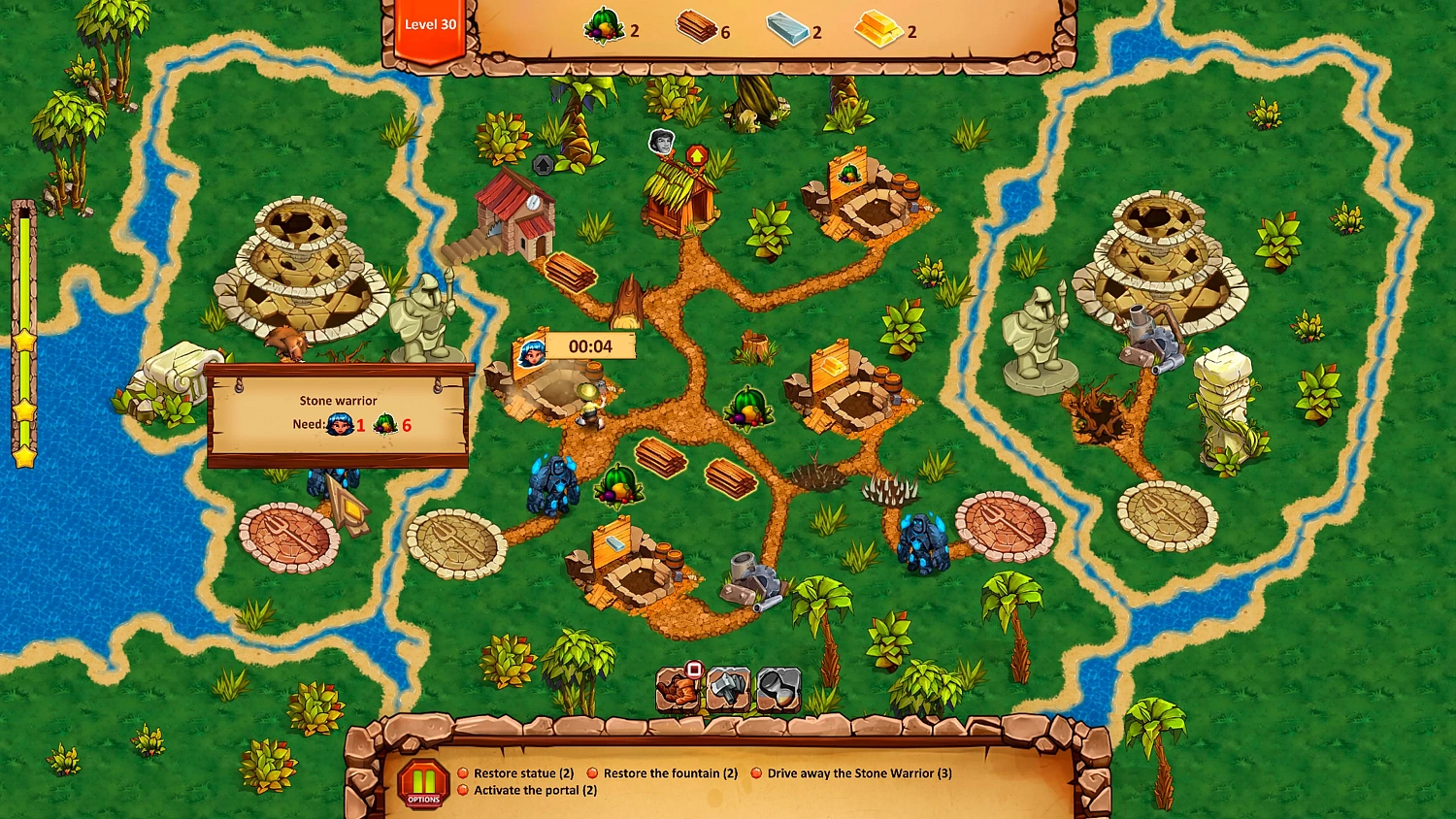Click the objective bullet beside Activate the portal

click(x=463, y=791)
